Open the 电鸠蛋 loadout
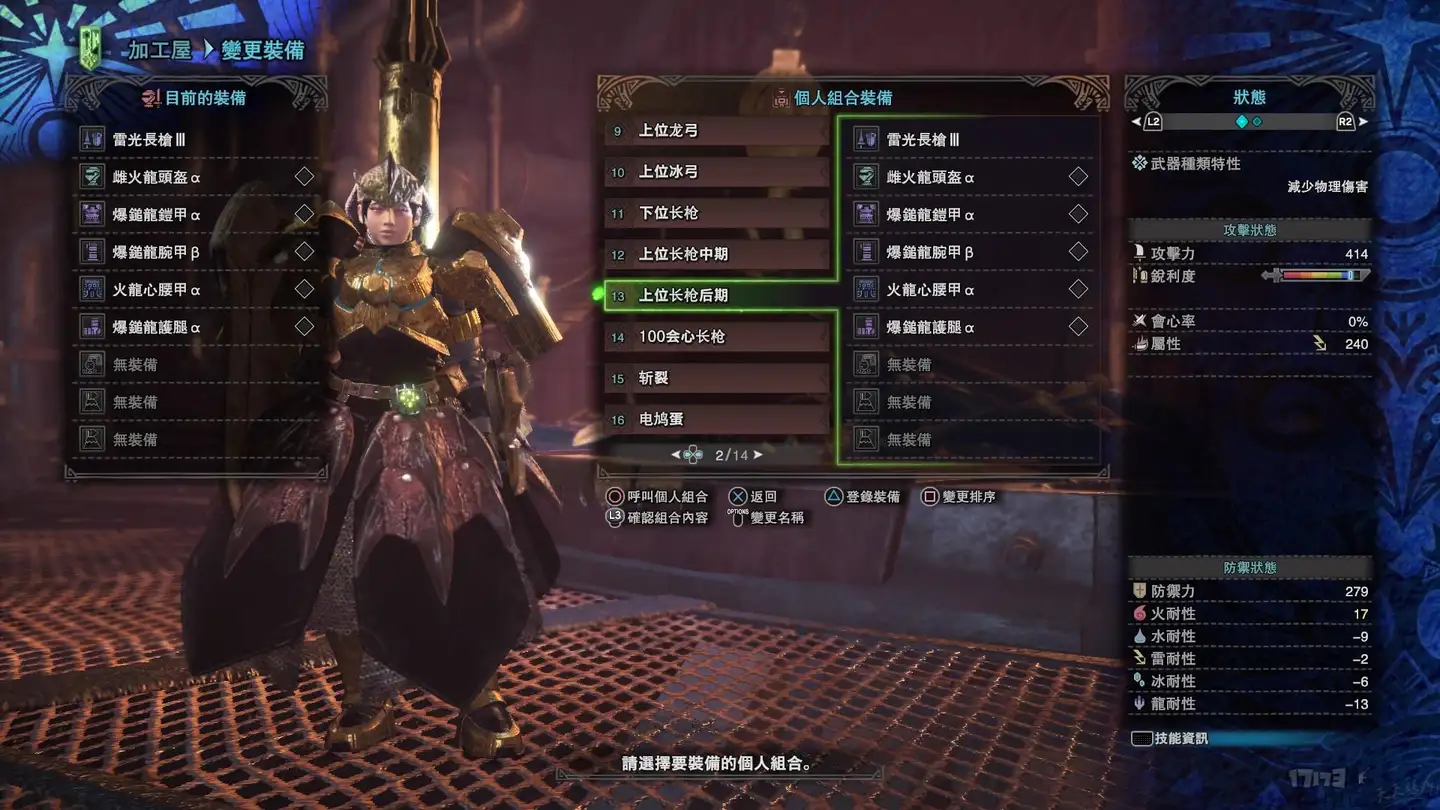This screenshot has width=1440, height=810. 716,419
